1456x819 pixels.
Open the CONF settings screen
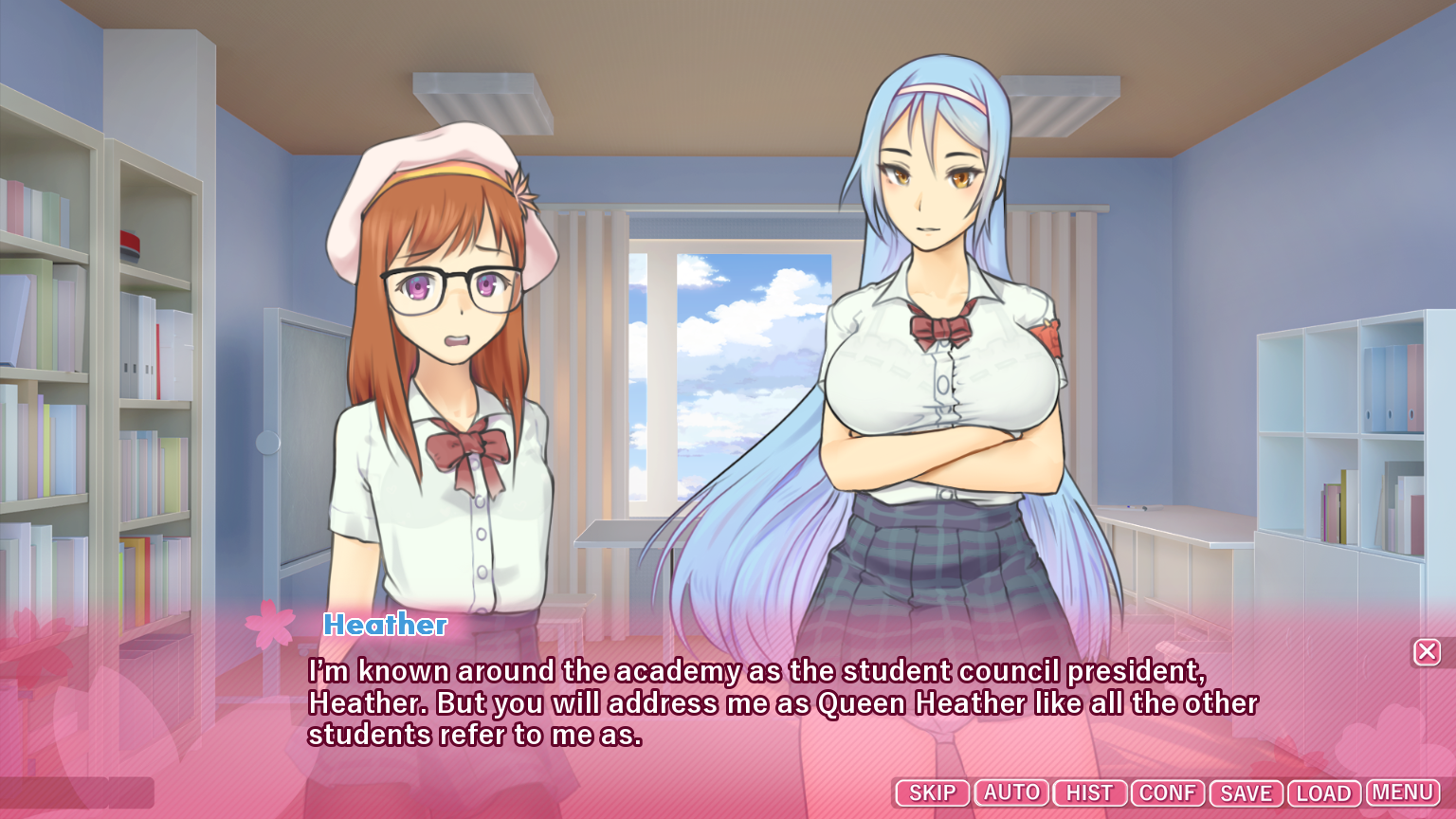[x=1168, y=793]
